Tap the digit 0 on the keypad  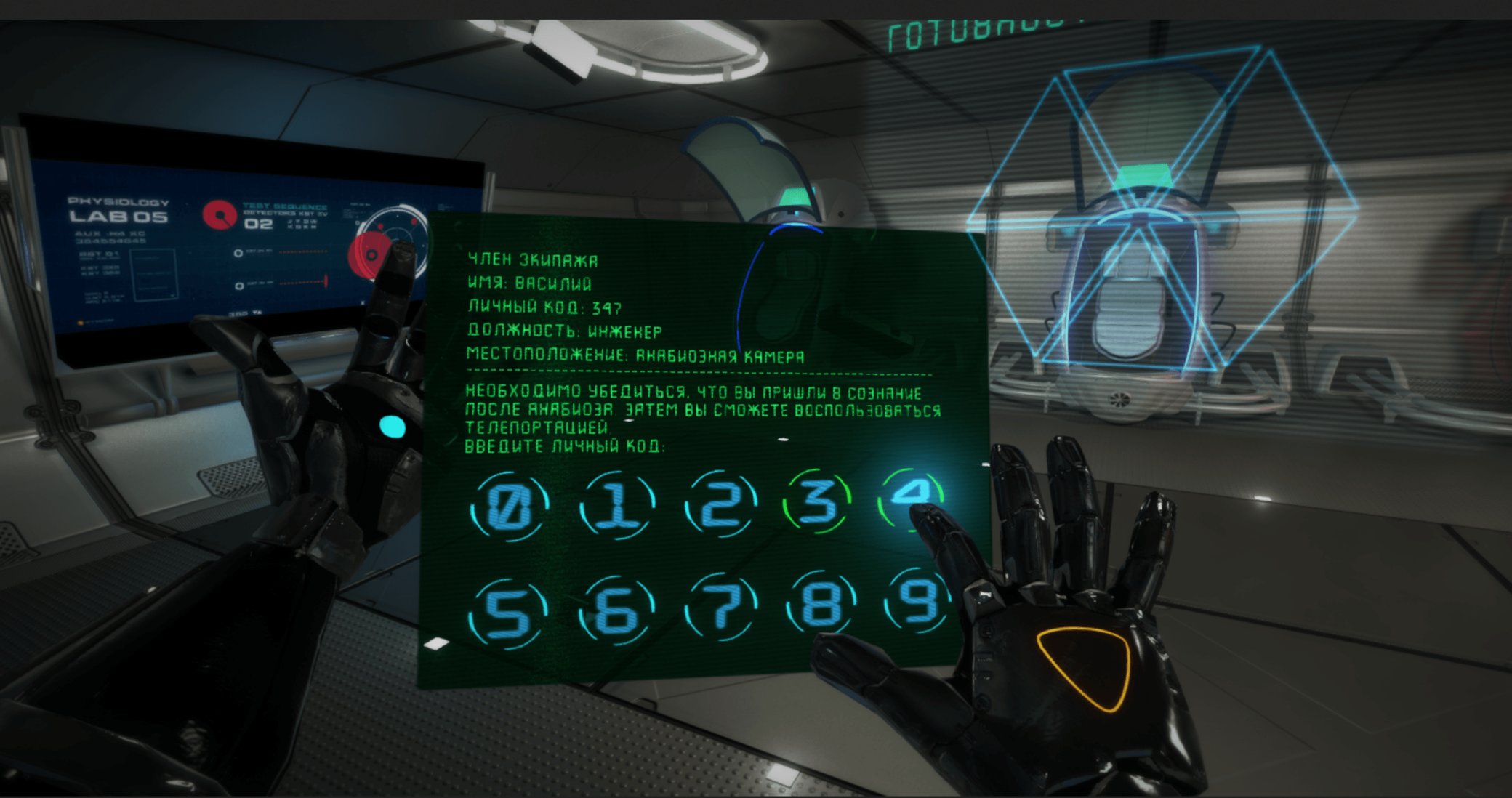(508, 505)
